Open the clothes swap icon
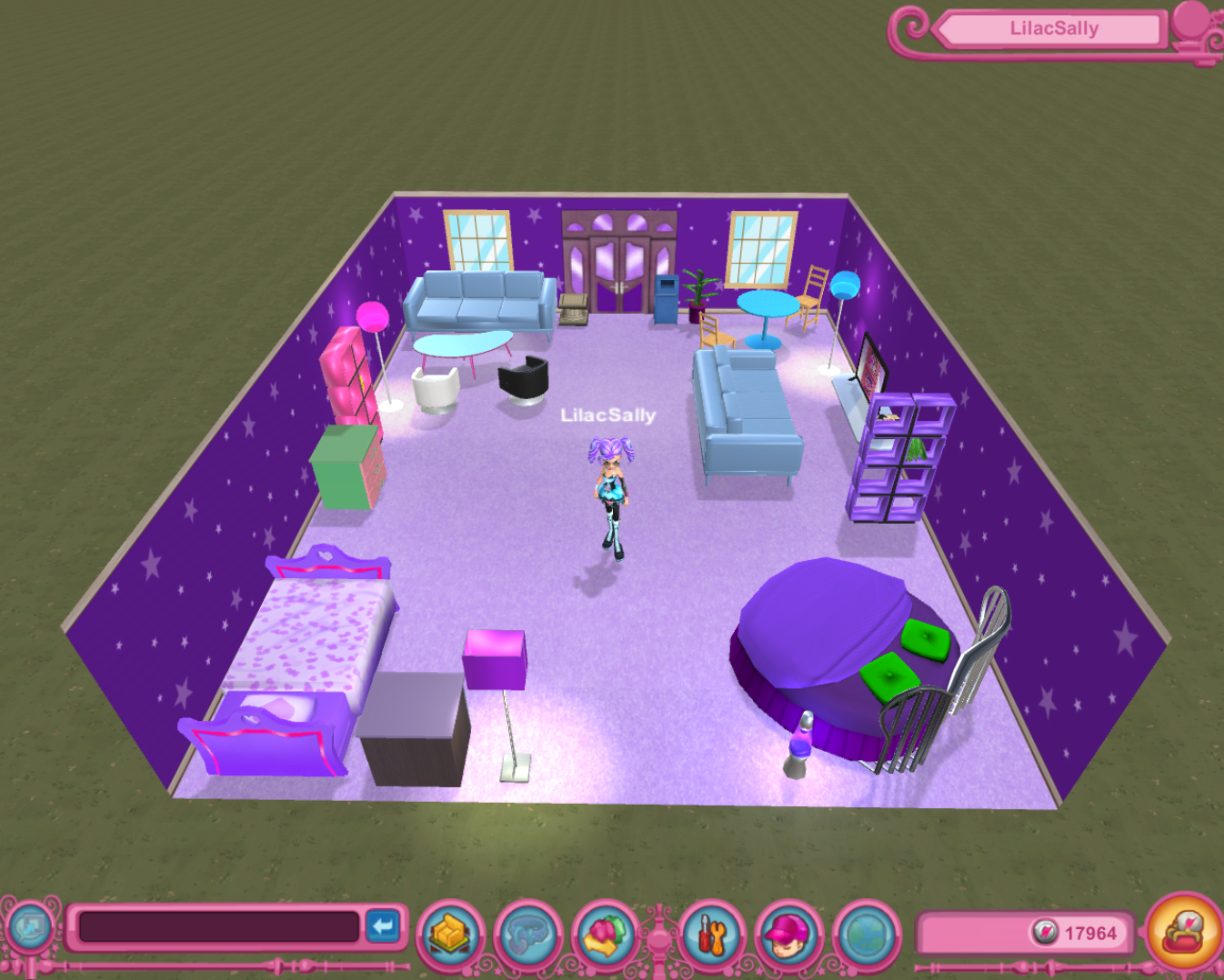 [607, 933]
